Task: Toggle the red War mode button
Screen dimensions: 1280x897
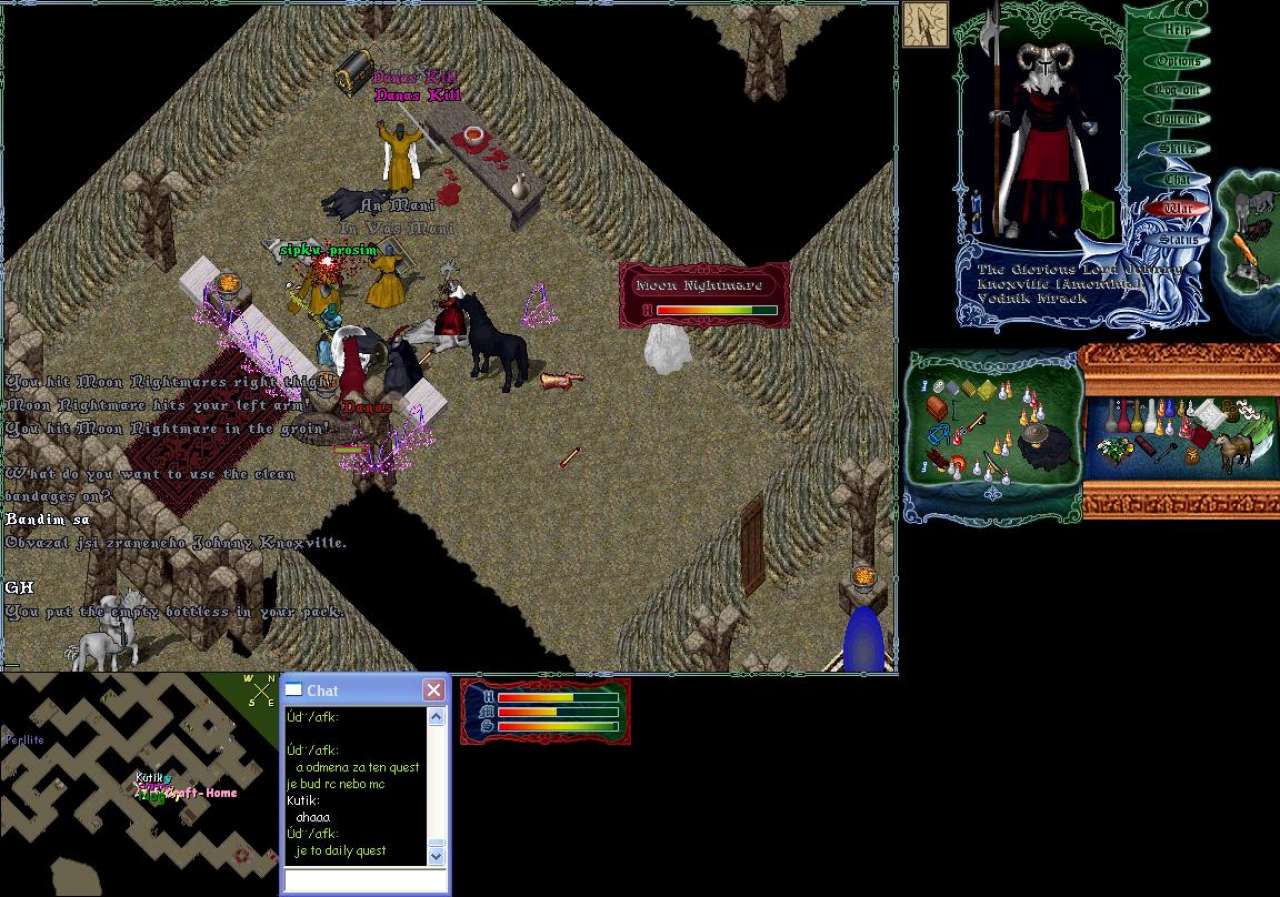Action: point(1178,209)
